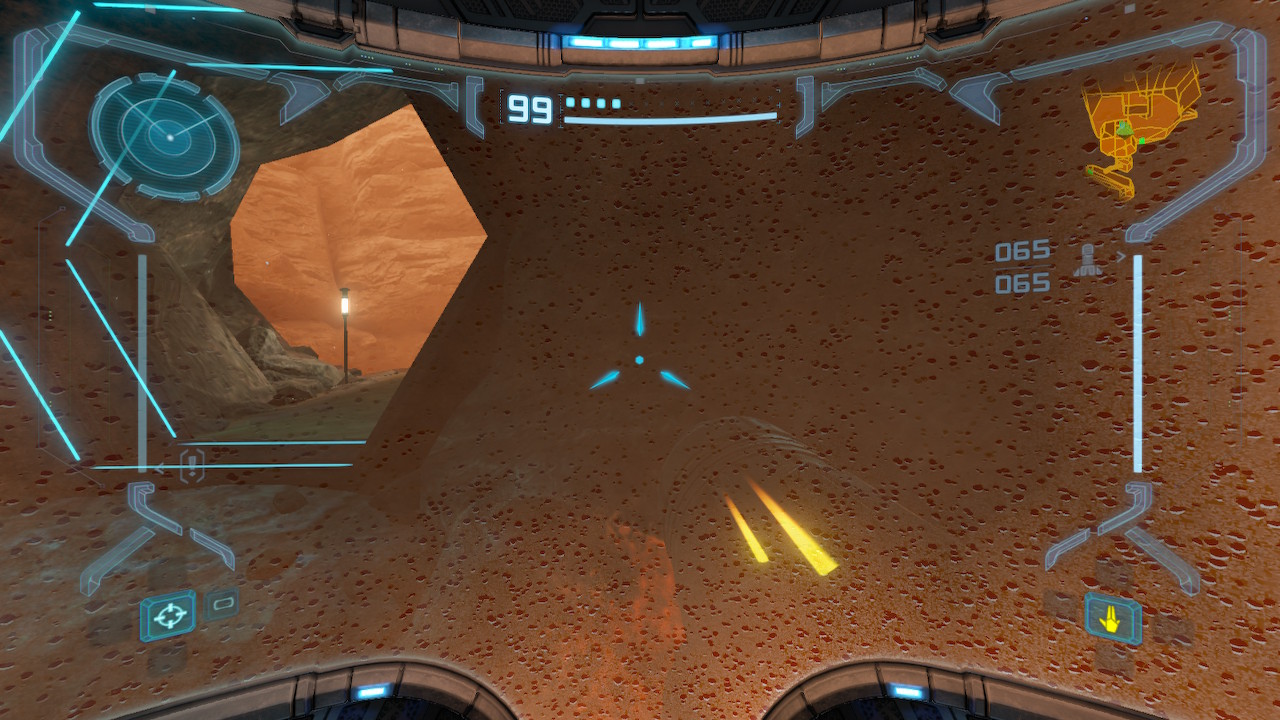Select the missile launcher icon

click(1089, 260)
